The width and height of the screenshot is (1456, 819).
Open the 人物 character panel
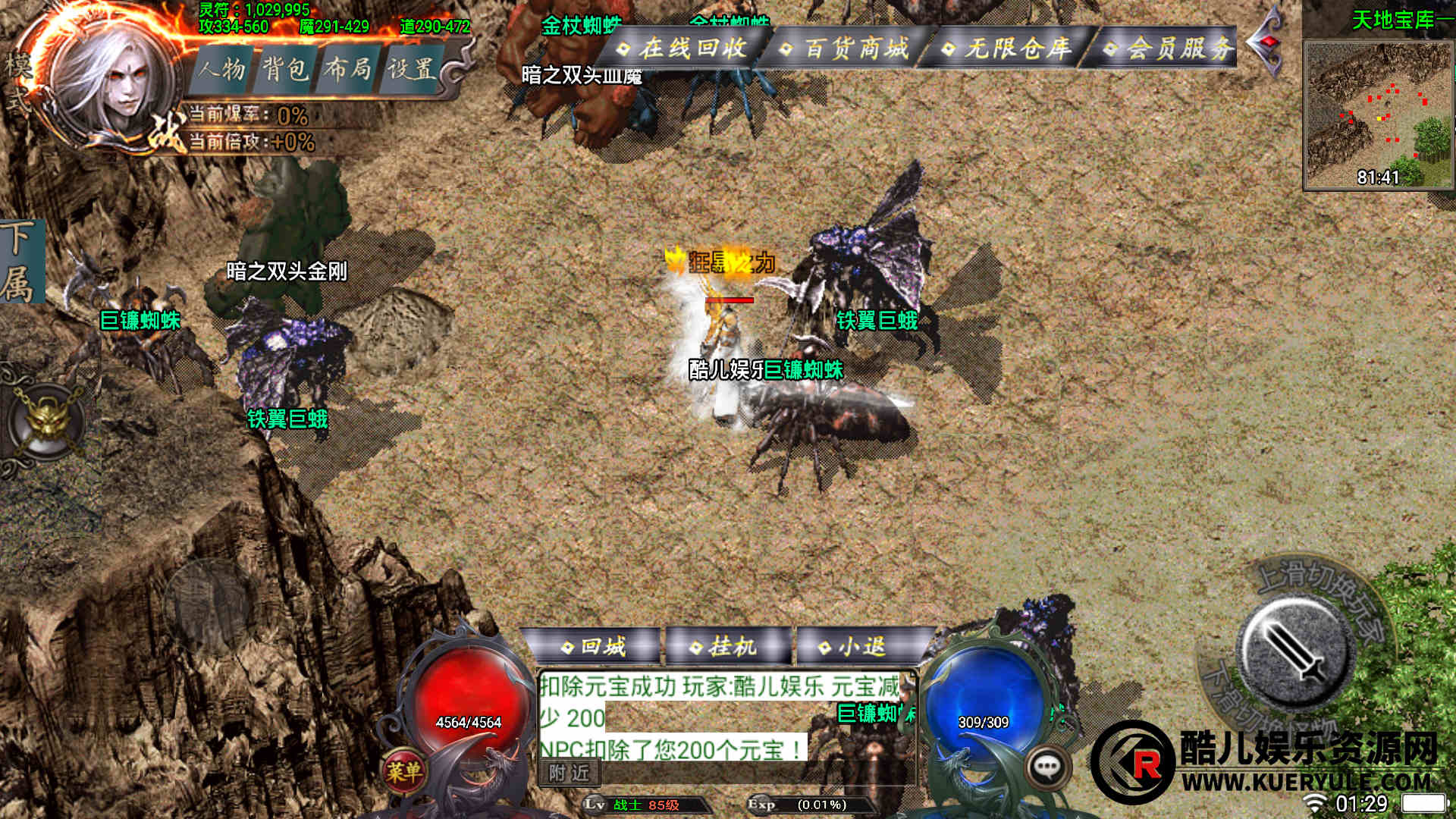(223, 70)
